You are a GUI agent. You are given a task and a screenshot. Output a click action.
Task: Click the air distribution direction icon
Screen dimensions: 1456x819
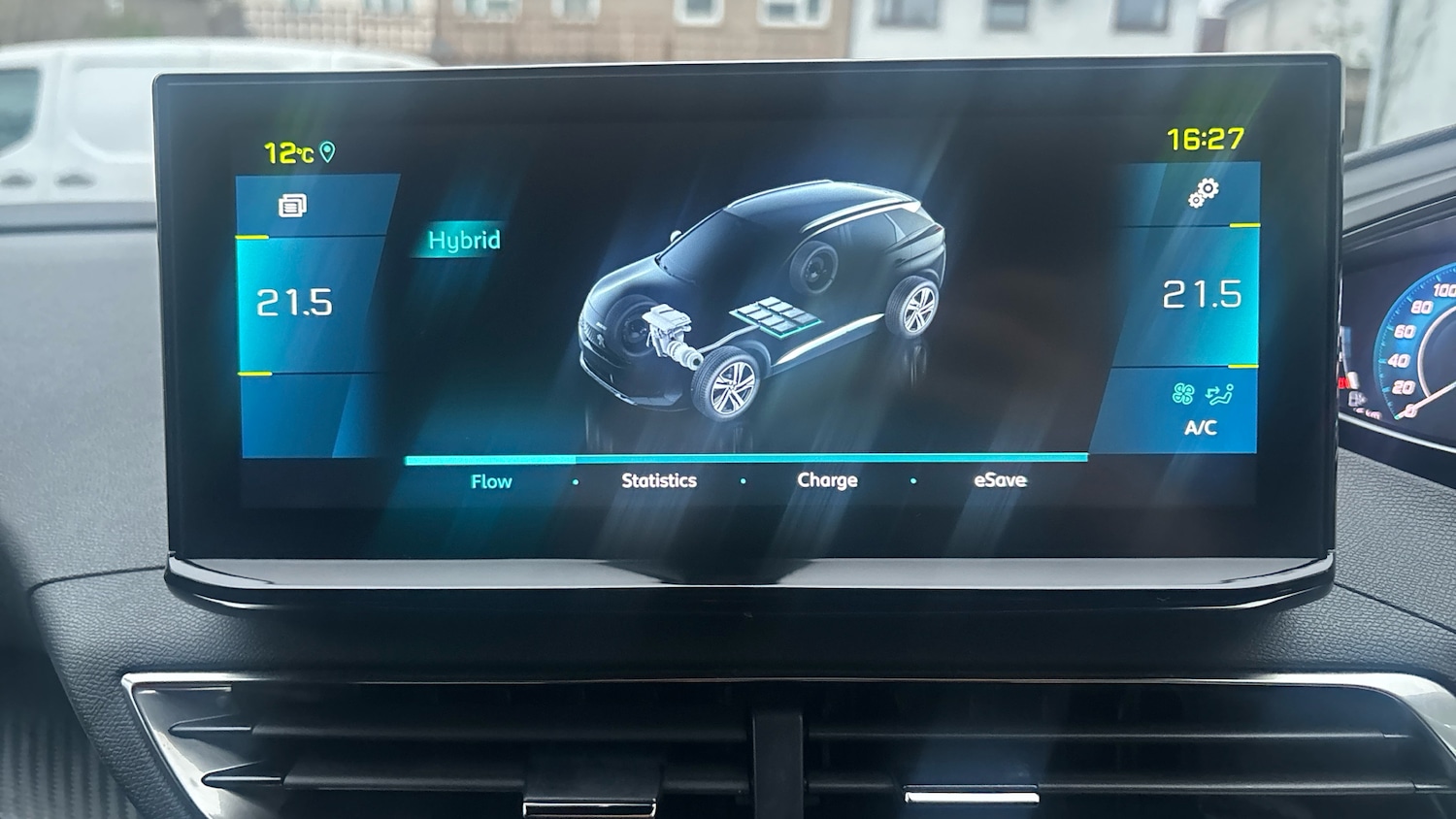click(1218, 392)
